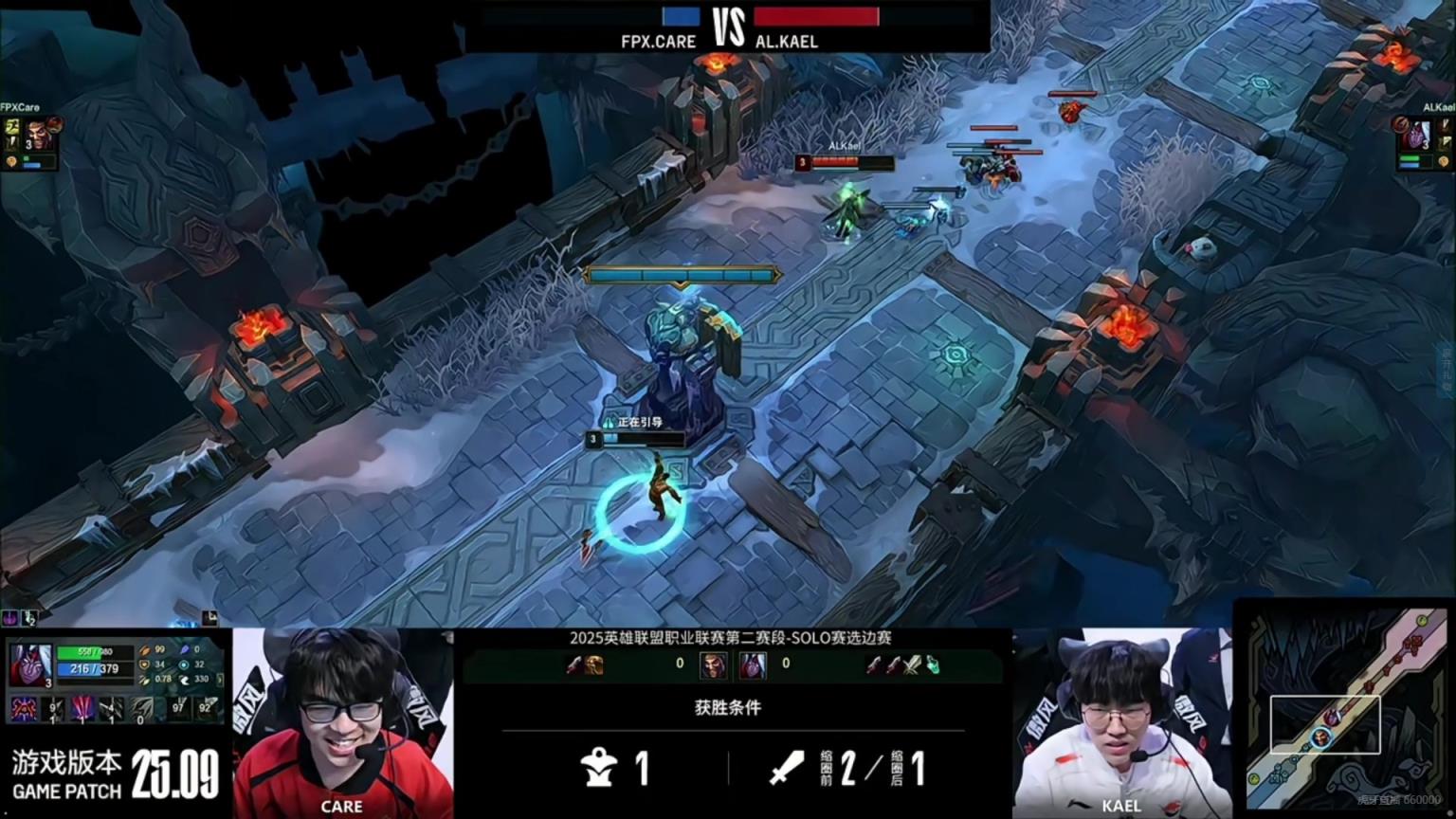Expand the champion stats panel arrow
Image resolution: width=1456 pixels, height=819 pixels.
click(222, 680)
